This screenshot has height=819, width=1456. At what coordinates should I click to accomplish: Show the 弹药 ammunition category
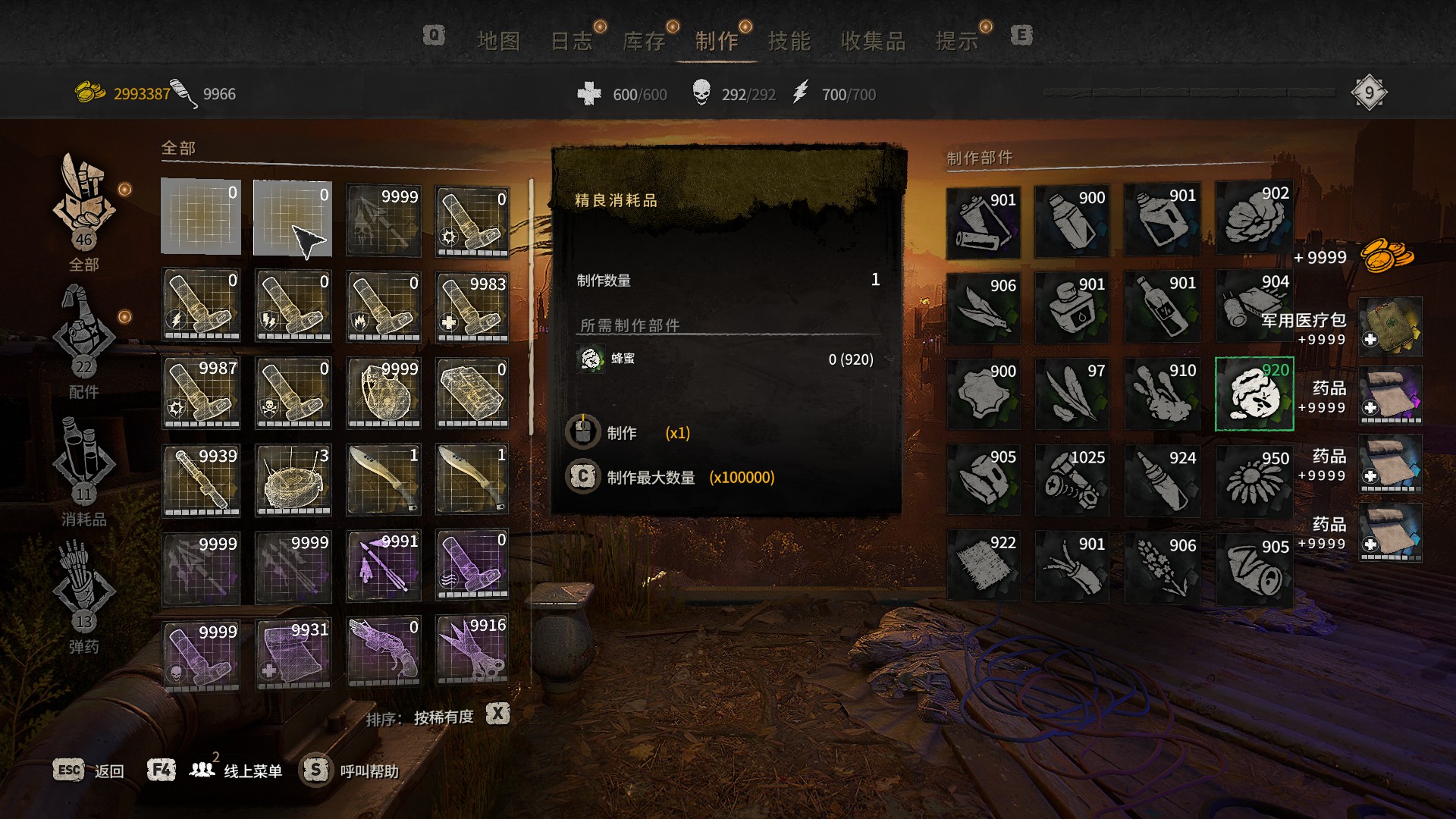(x=83, y=595)
